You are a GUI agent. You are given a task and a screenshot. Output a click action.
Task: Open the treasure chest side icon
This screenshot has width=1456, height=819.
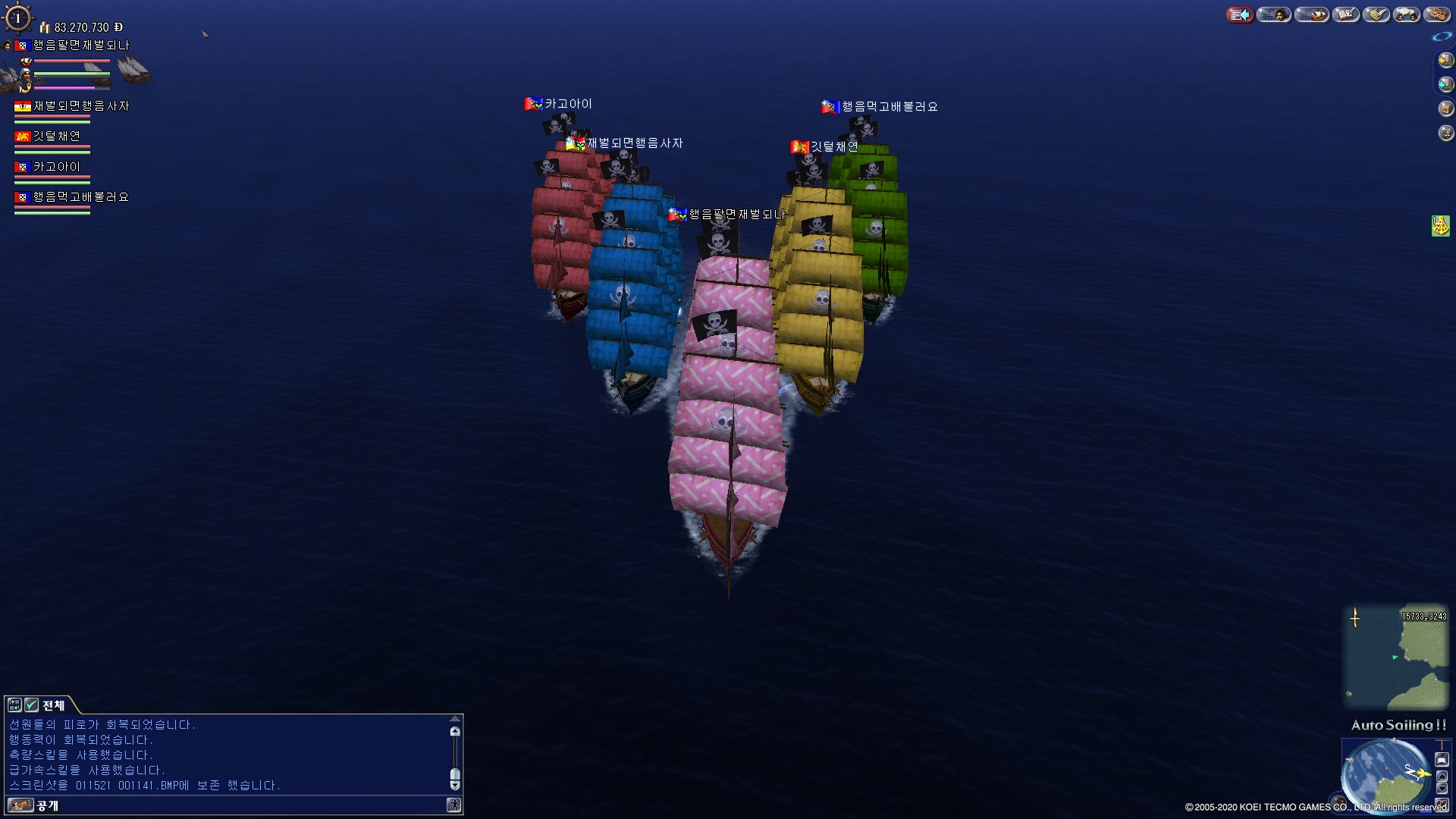1446,108
